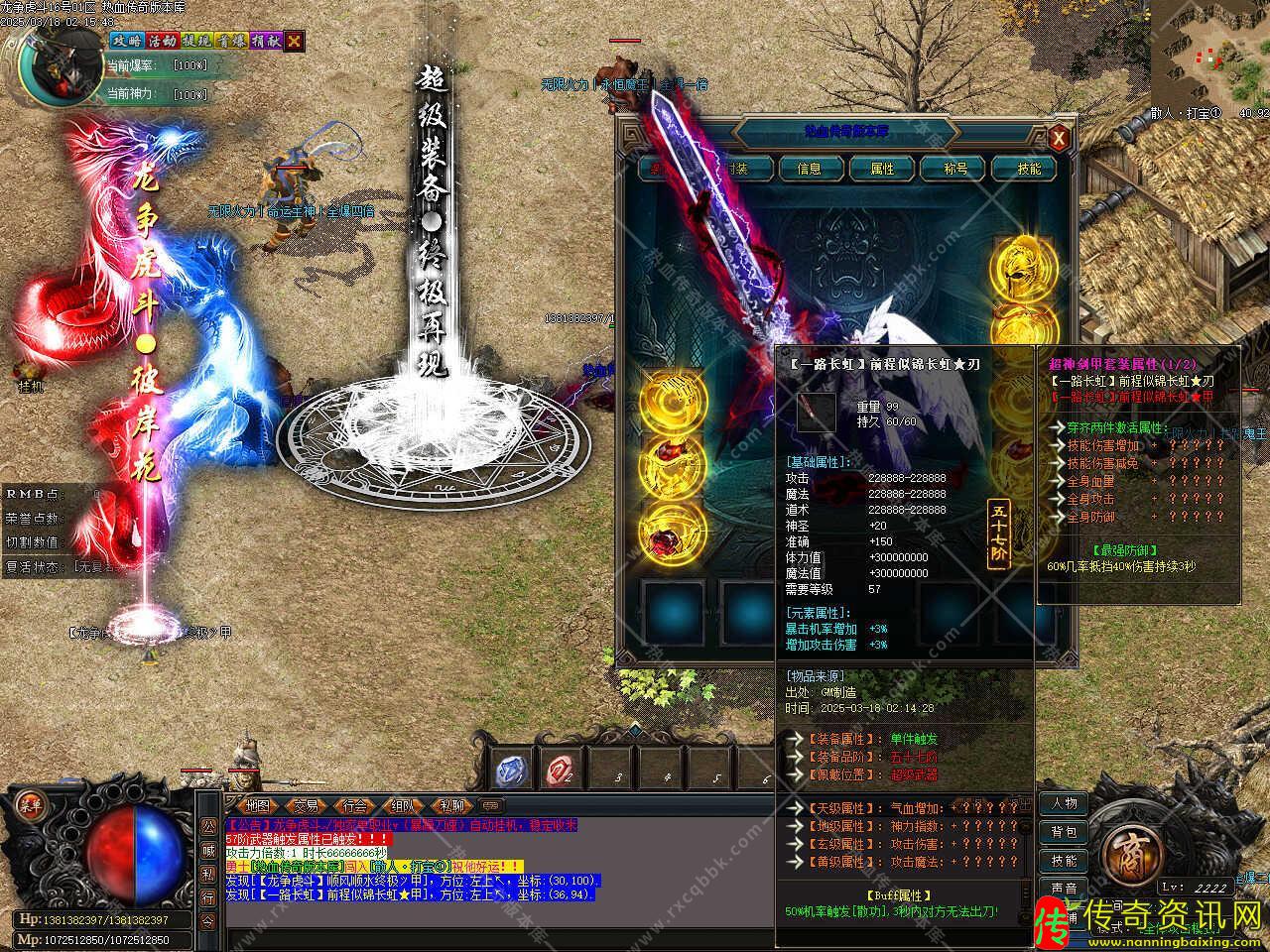Select the 组队 team button
Viewport: 1270px width, 952px height.
click(x=403, y=805)
